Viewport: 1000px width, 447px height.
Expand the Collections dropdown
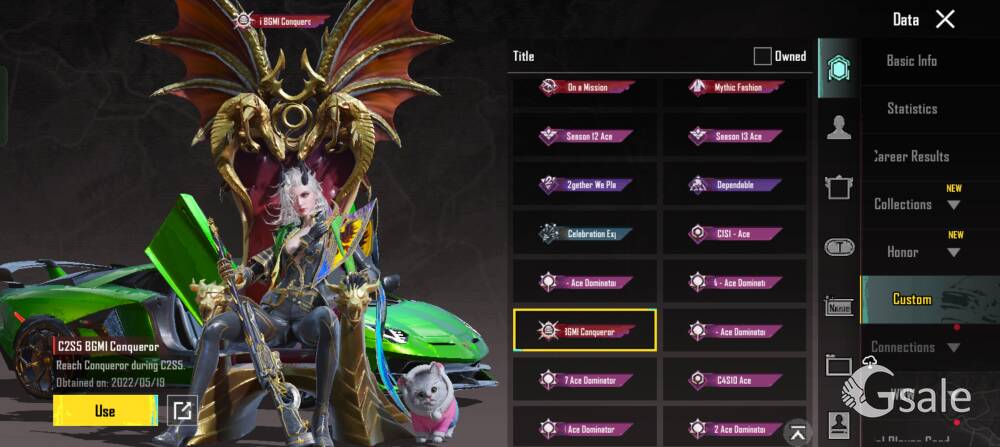tap(953, 205)
